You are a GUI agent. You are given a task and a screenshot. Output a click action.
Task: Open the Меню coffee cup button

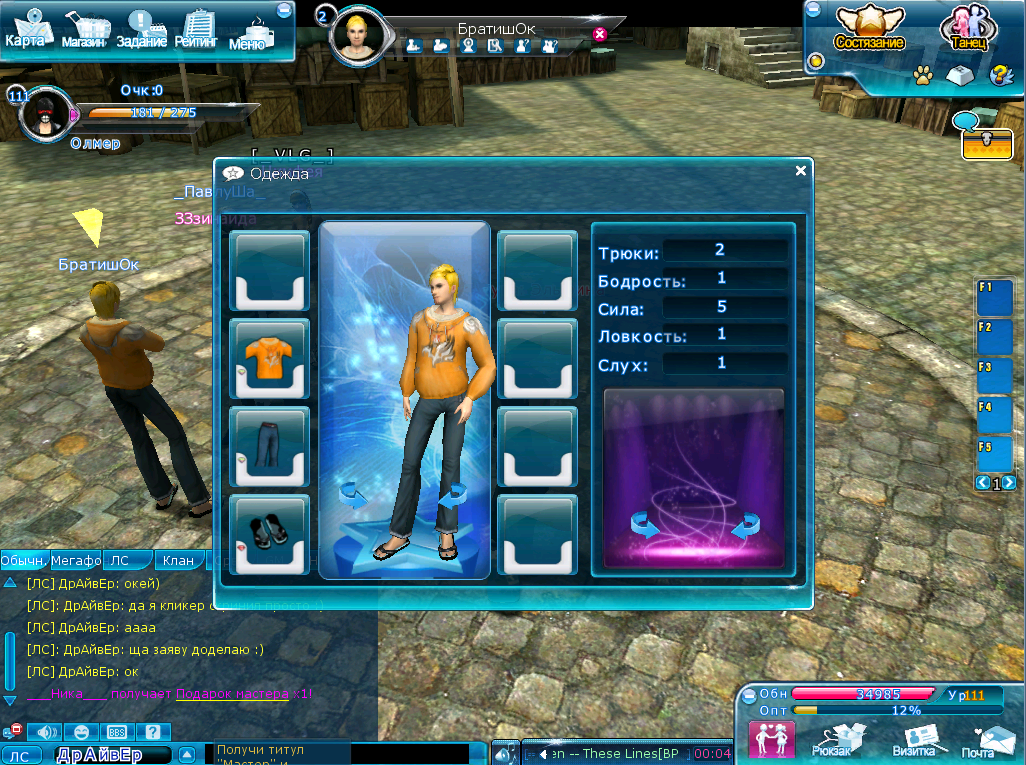click(x=250, y=32)
